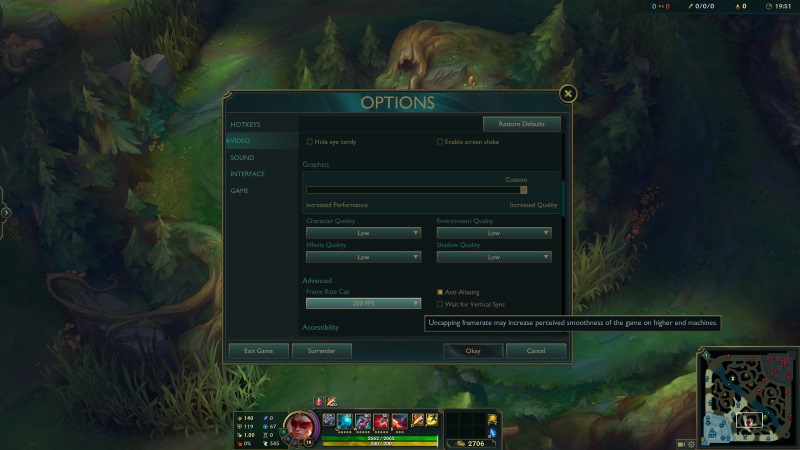Image resolution: width=800 pixels, height=450 pixels.
Task: Toggle the Anti-Aliasing checkbox
Action: 440,292
